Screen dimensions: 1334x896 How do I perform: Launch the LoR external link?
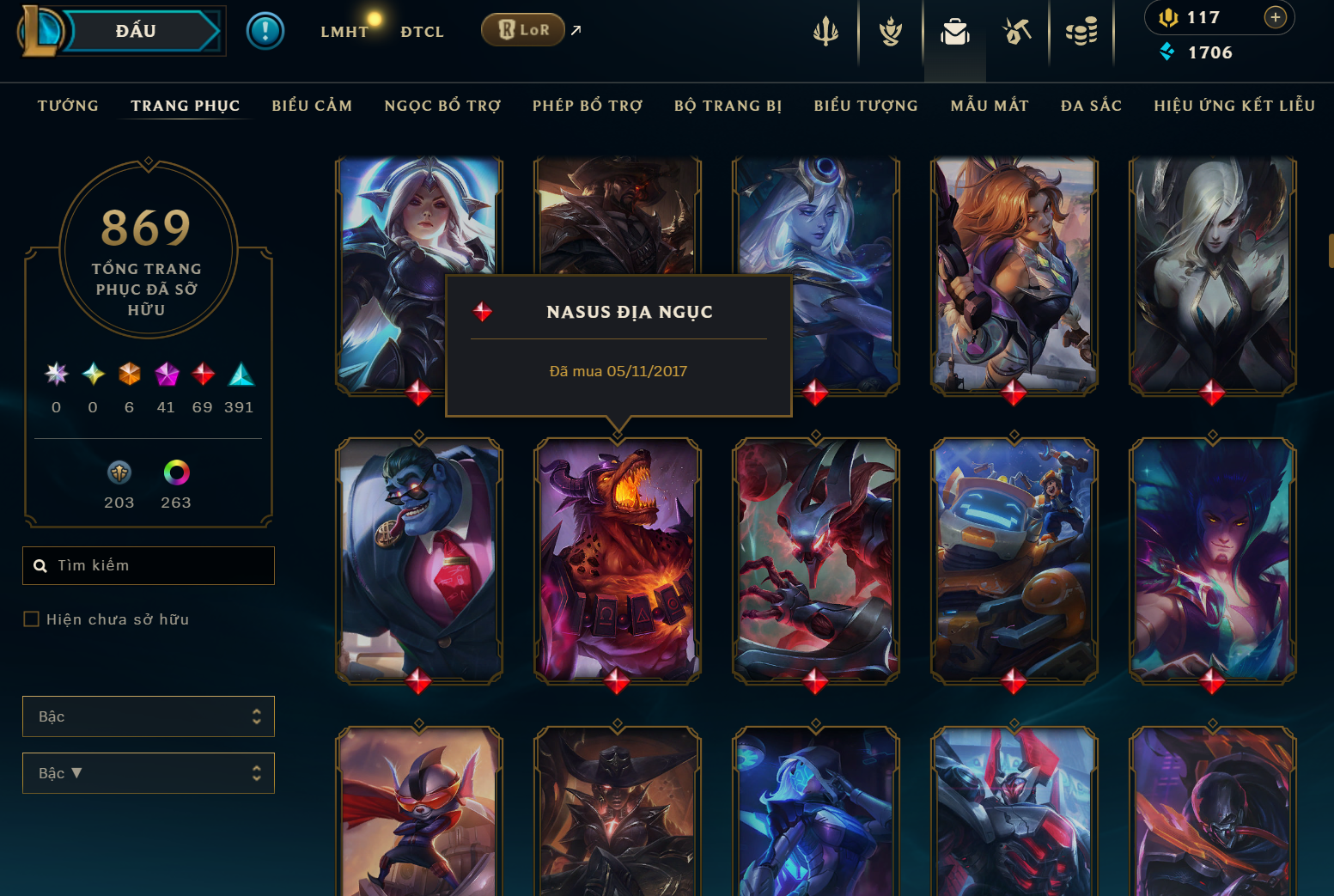[523, 30]
